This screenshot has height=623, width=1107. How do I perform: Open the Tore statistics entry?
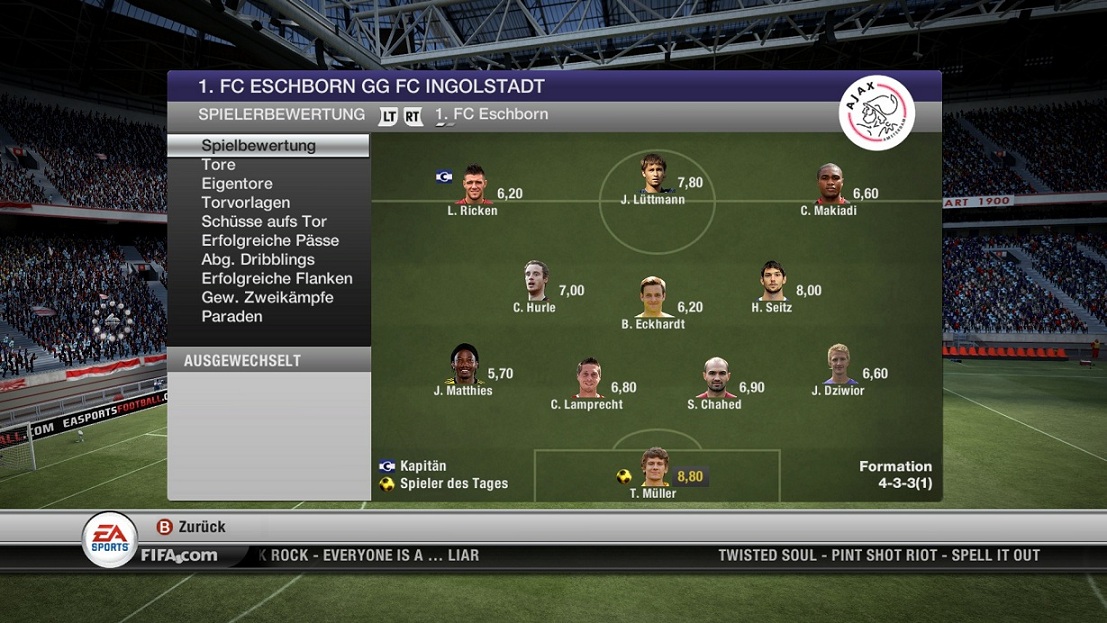218,165
